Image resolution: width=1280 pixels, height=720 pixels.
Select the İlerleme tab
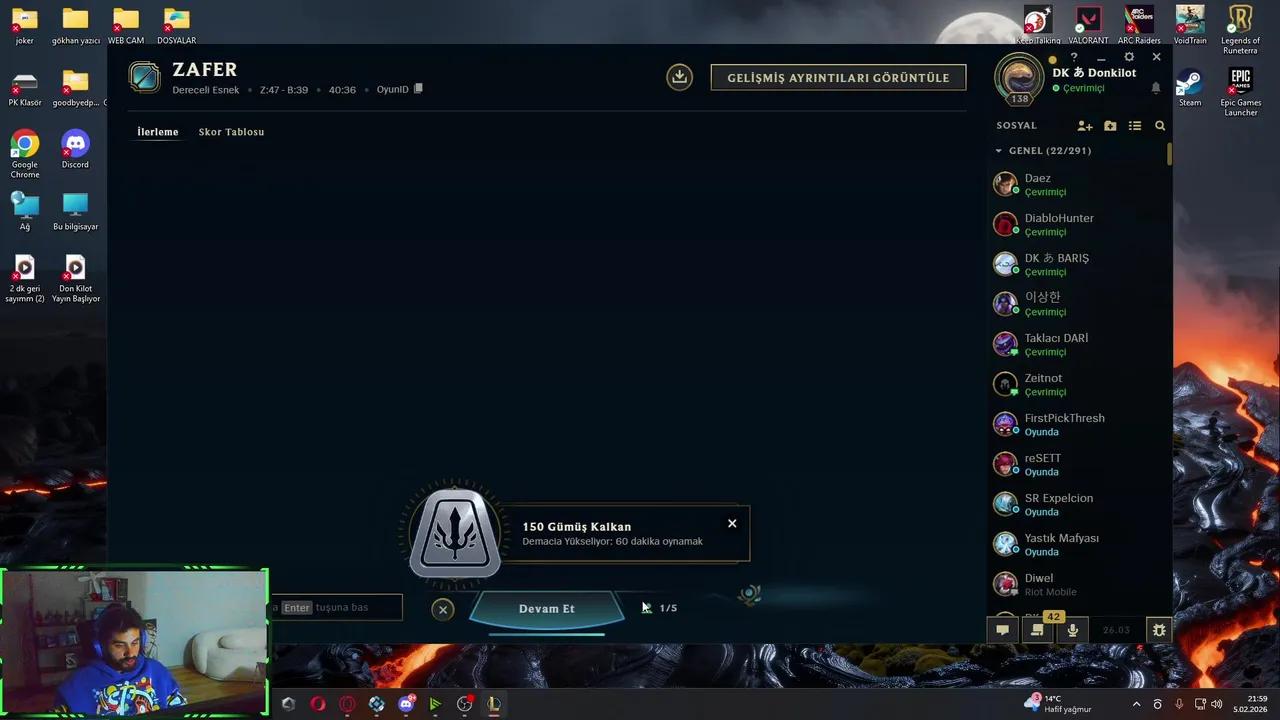click(x=157, y=131)
